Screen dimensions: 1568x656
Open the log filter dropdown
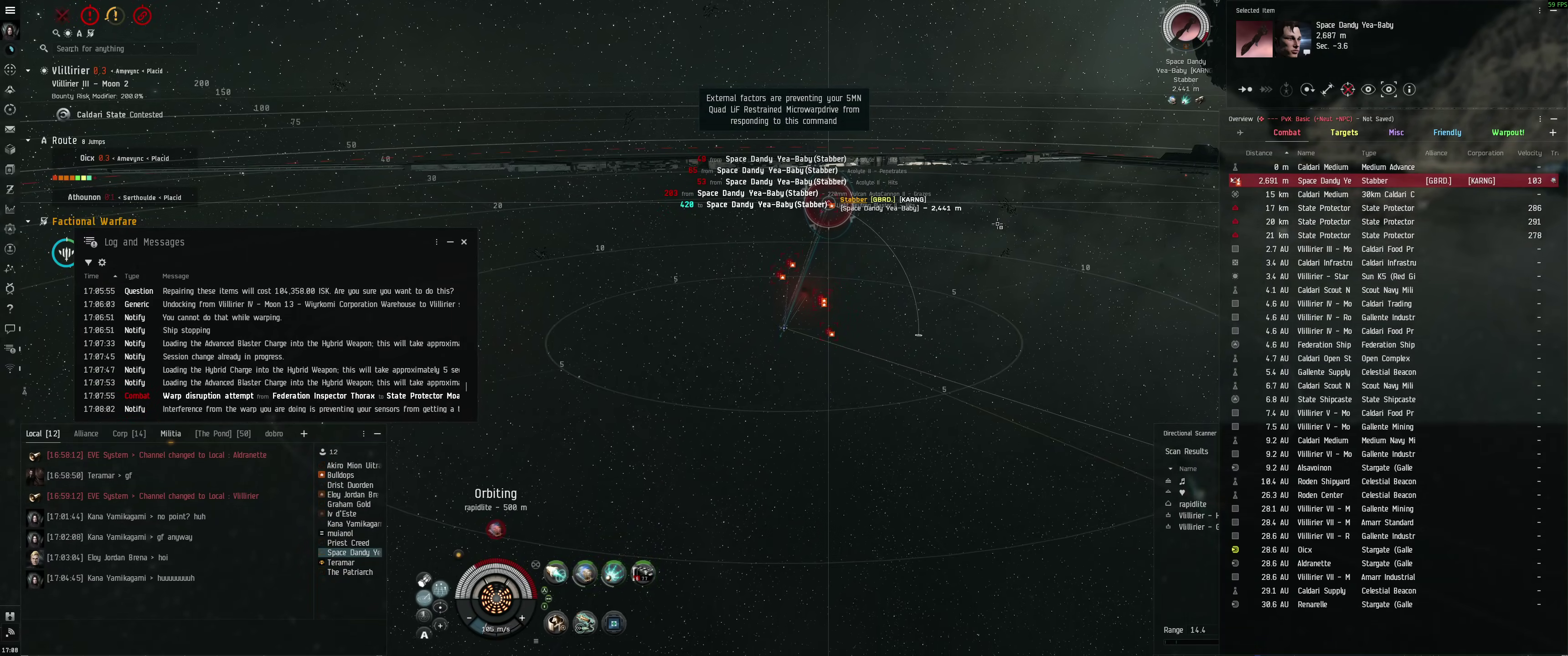tap(88, 262)
